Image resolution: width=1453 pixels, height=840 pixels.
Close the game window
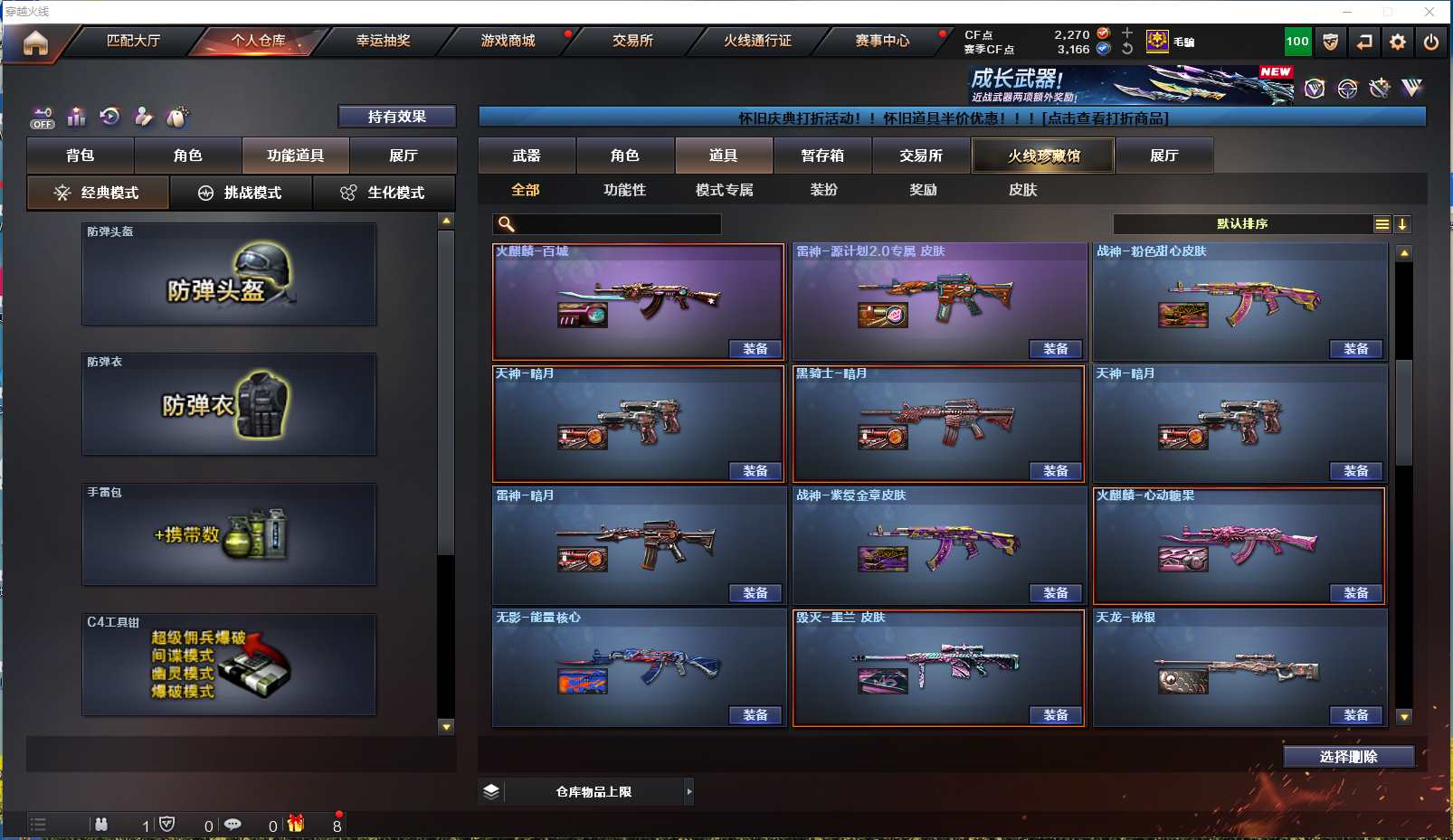(x=1429, y=12)
